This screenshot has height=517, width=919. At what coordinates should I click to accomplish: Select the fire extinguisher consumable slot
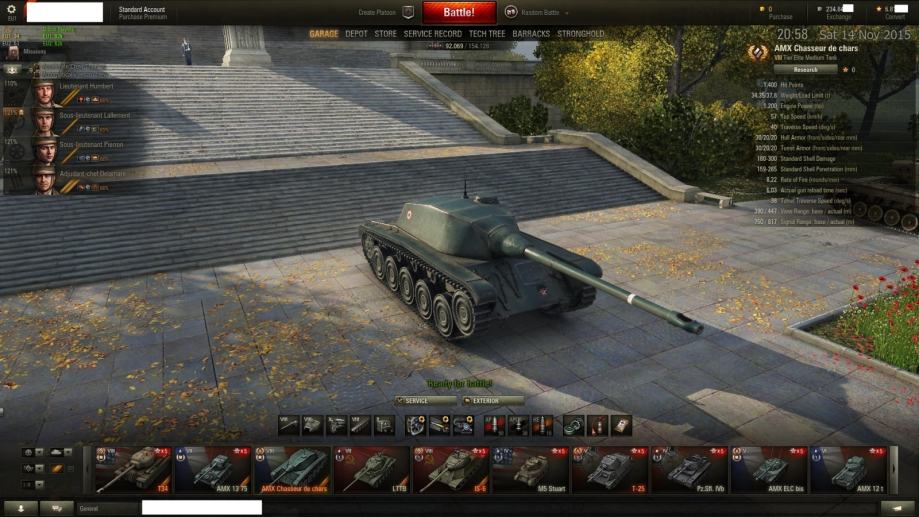[597, 425]
